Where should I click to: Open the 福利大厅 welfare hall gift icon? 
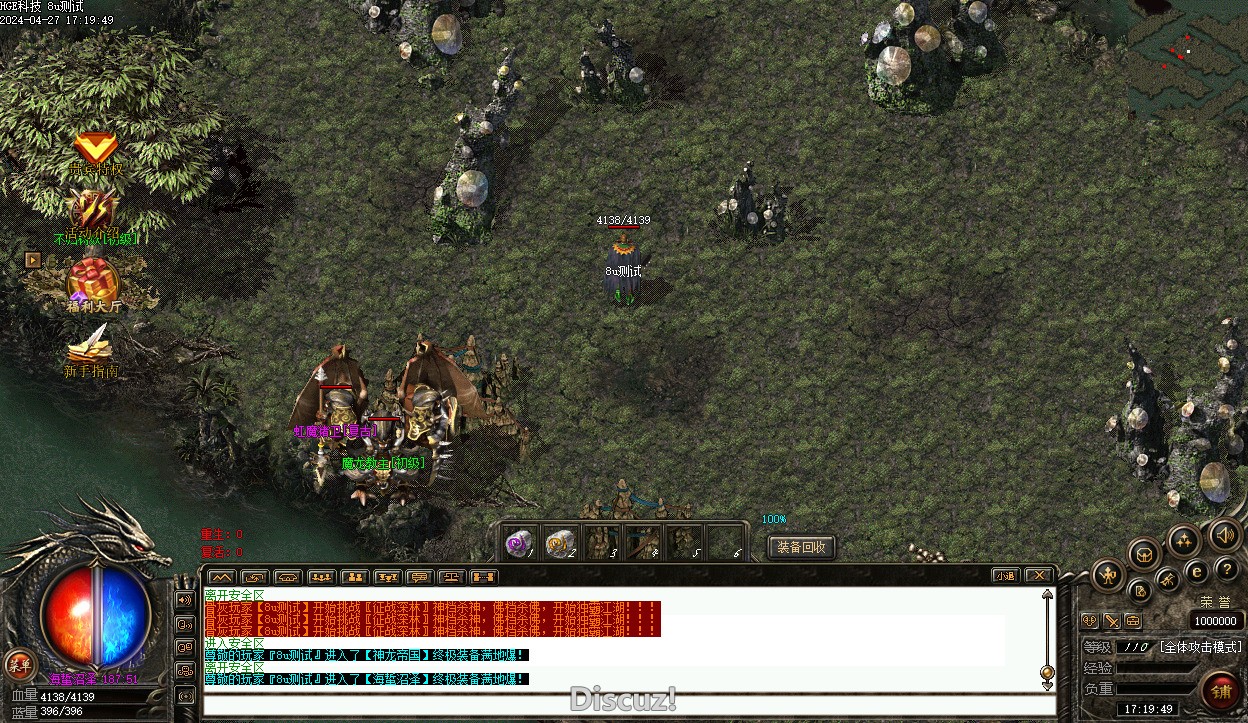coord(93,283)
